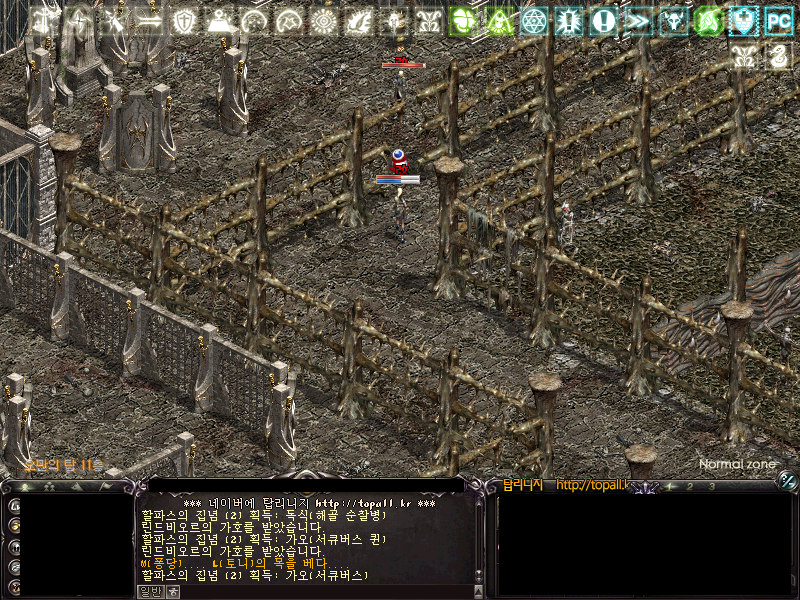Image resolution: width=800 pixels, height=600 pixels.
Task: Select the shield with cross icon
Action: [185, 21]
